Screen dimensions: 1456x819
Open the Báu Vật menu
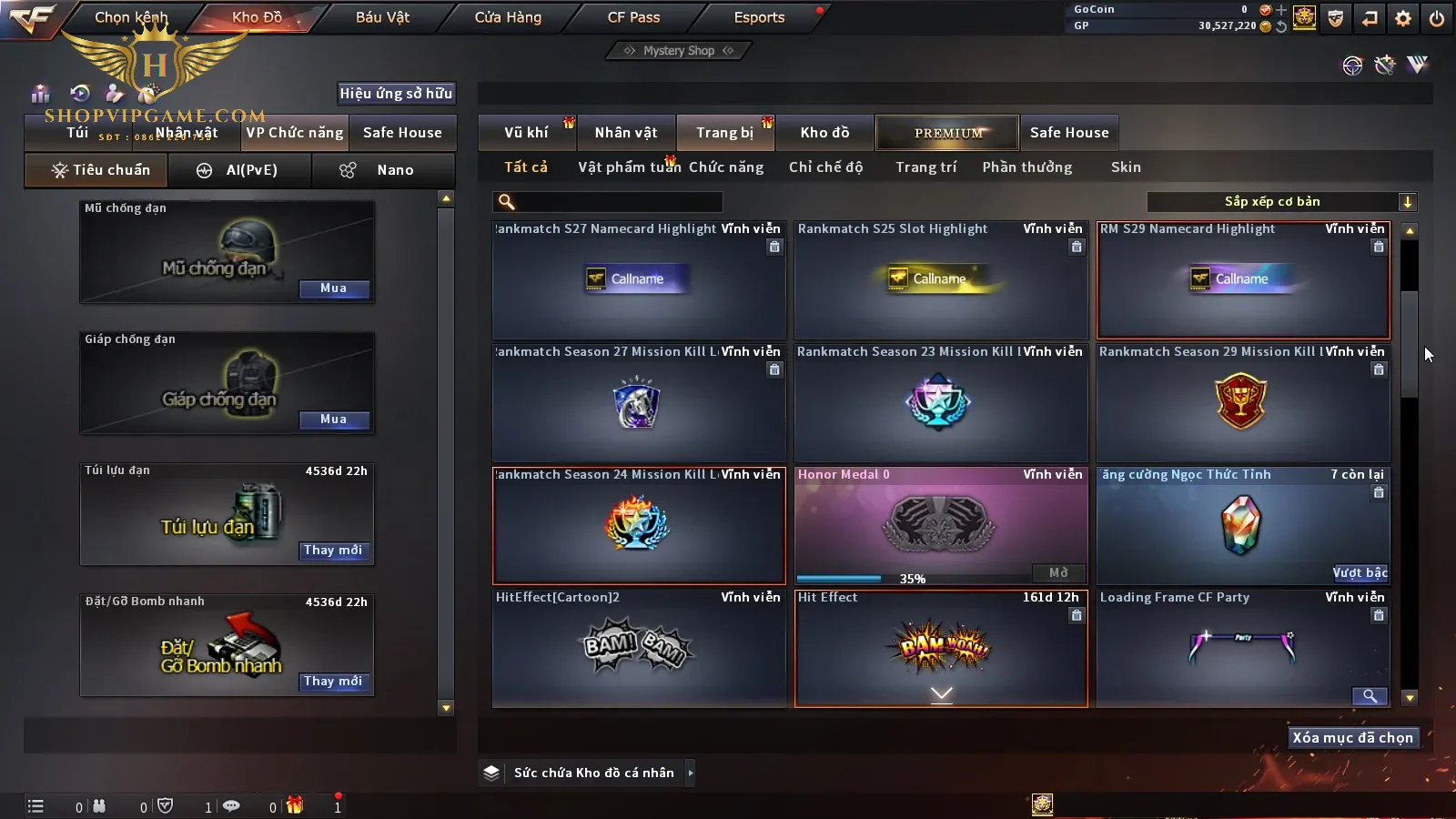click(x=382, y=17)
